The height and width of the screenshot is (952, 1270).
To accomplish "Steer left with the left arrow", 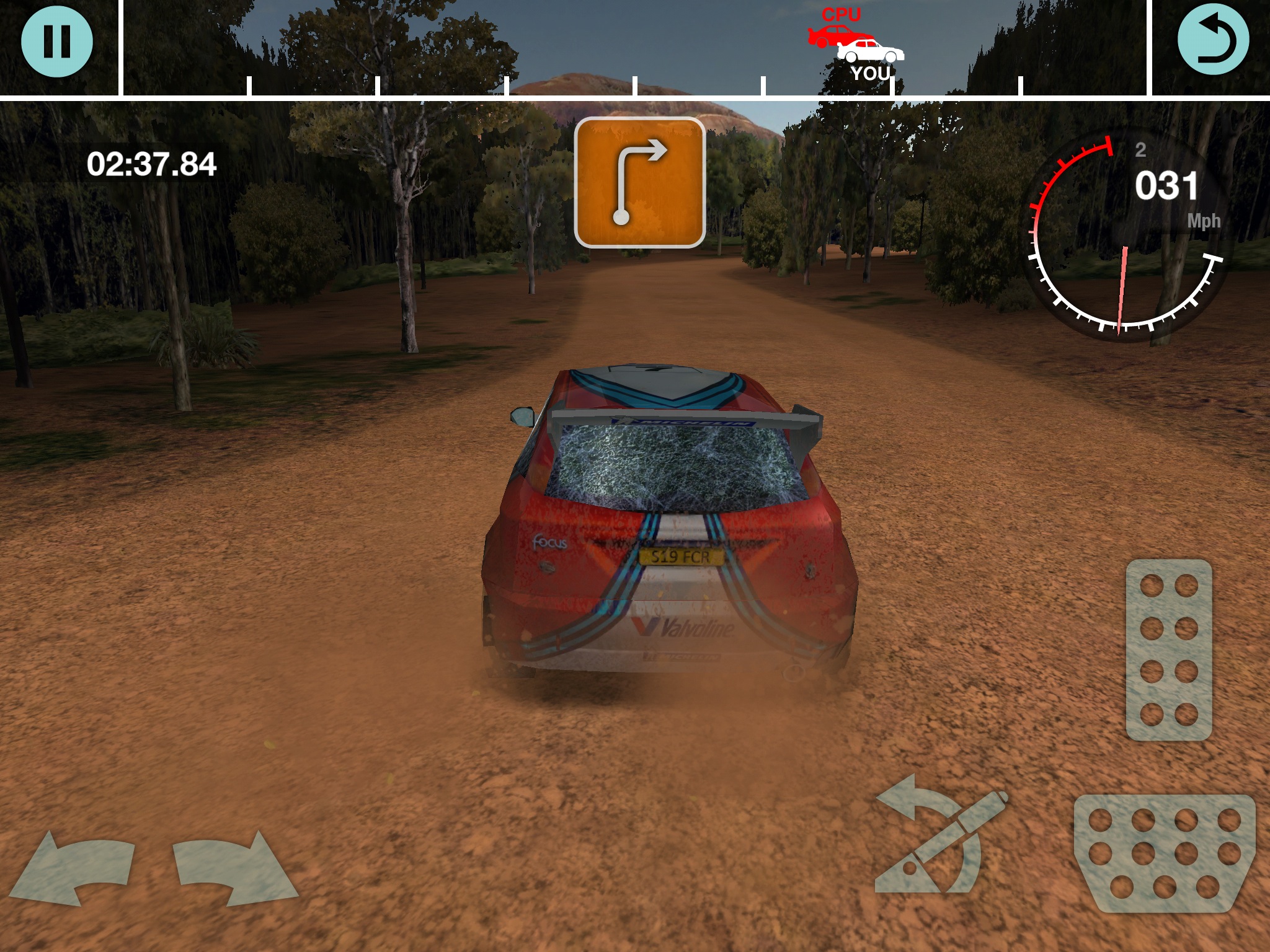I will pyautogui.click(x=74, y=866).
